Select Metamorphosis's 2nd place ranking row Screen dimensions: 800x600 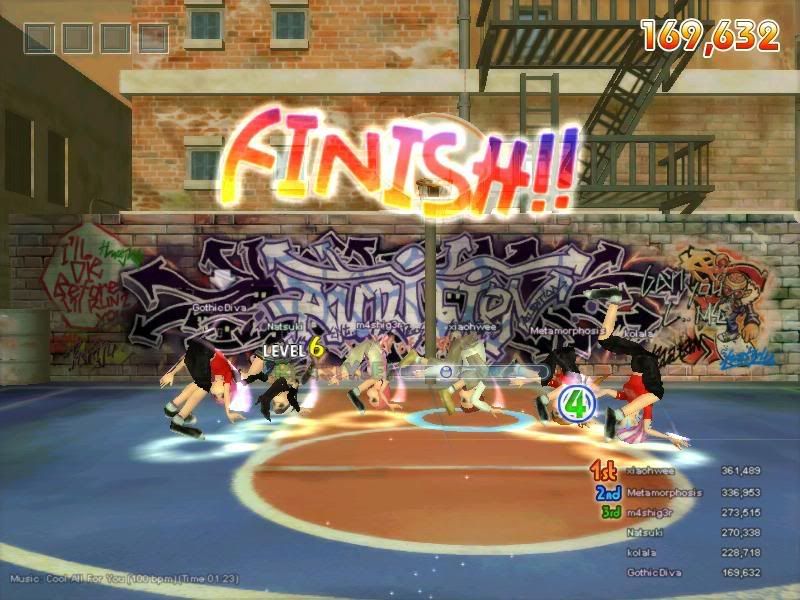680,493
